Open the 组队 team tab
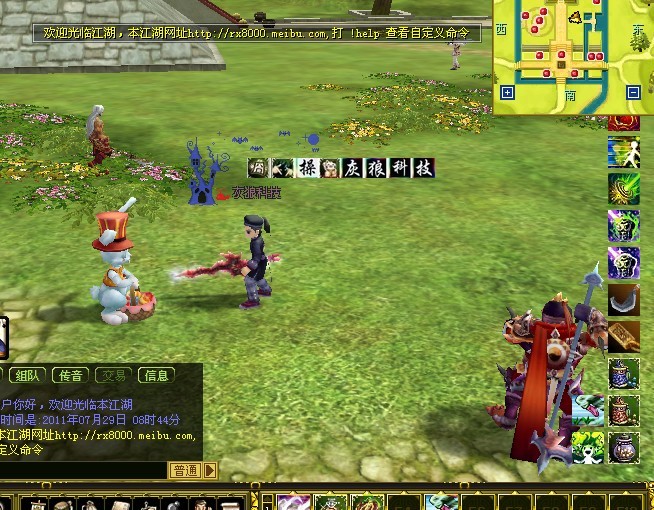Screen dimensions: 654x510 (28, 376)
